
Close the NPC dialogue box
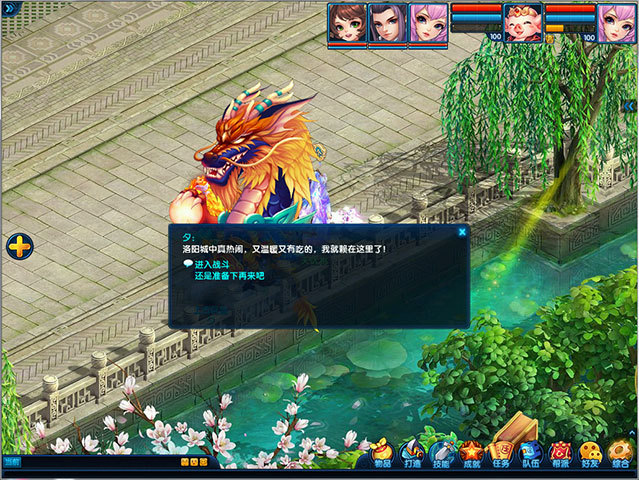pos(462,232)
